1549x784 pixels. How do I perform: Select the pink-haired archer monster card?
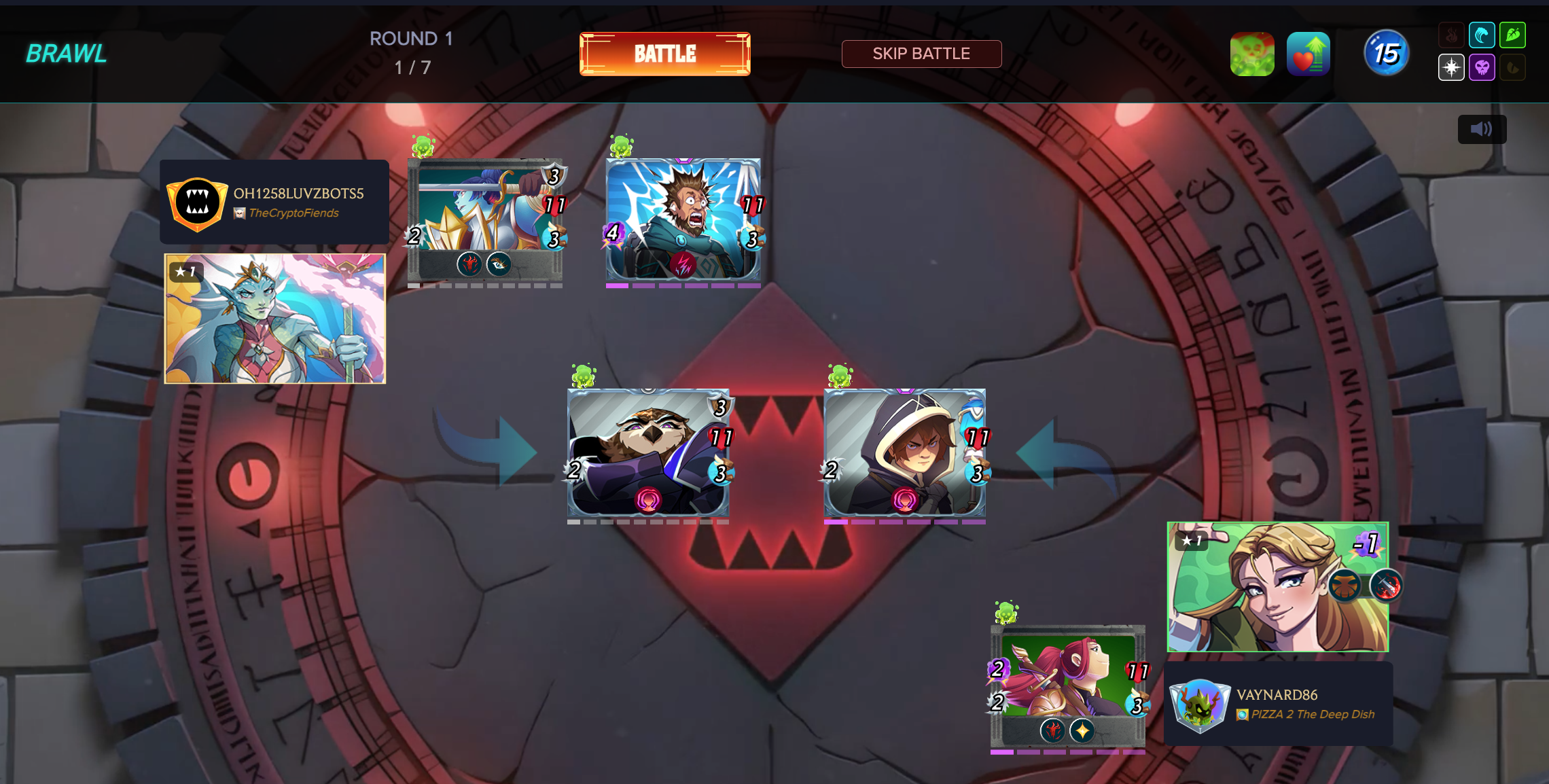pos(1067,685)
